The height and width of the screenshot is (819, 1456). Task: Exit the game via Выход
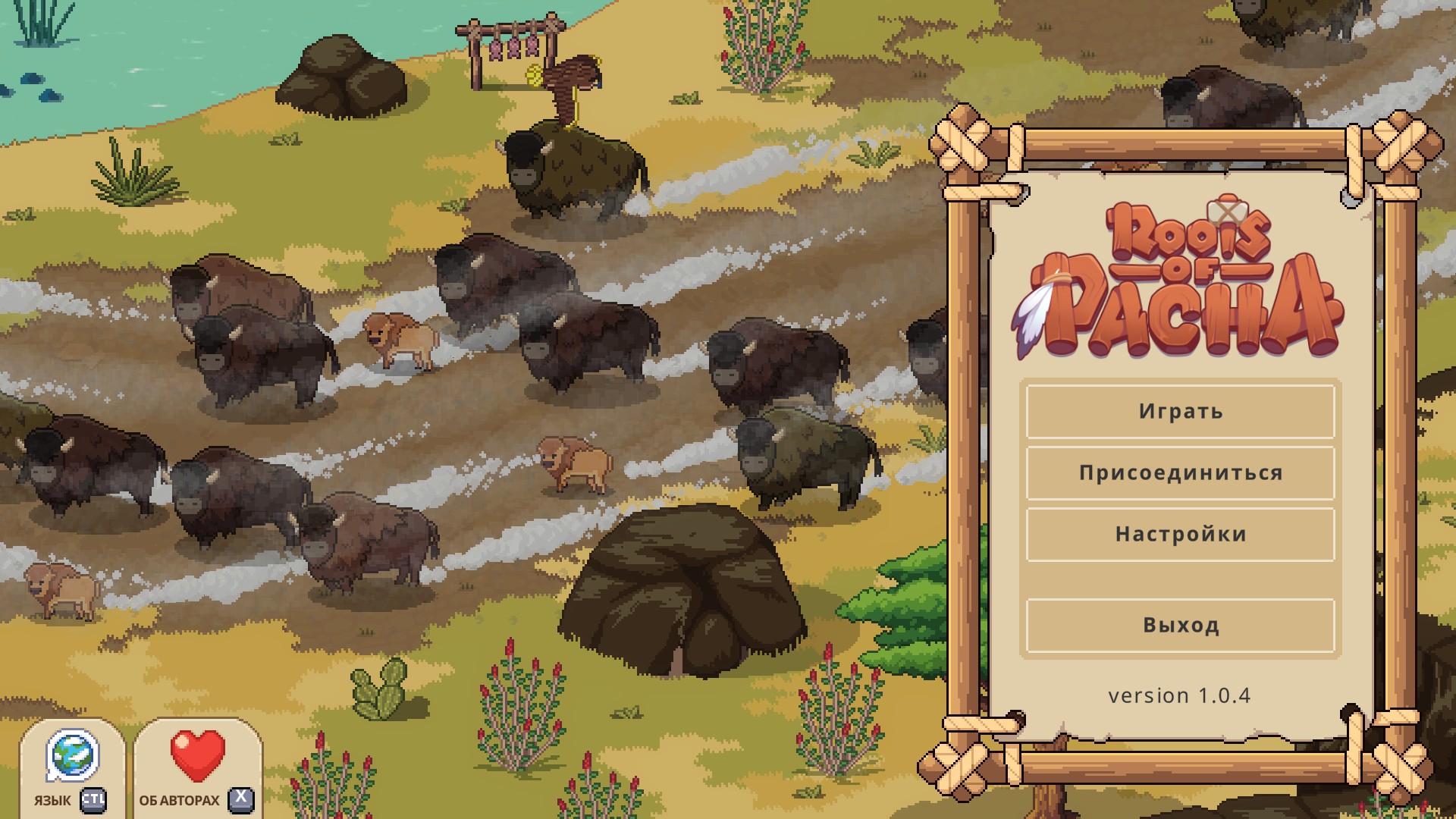1180,626
